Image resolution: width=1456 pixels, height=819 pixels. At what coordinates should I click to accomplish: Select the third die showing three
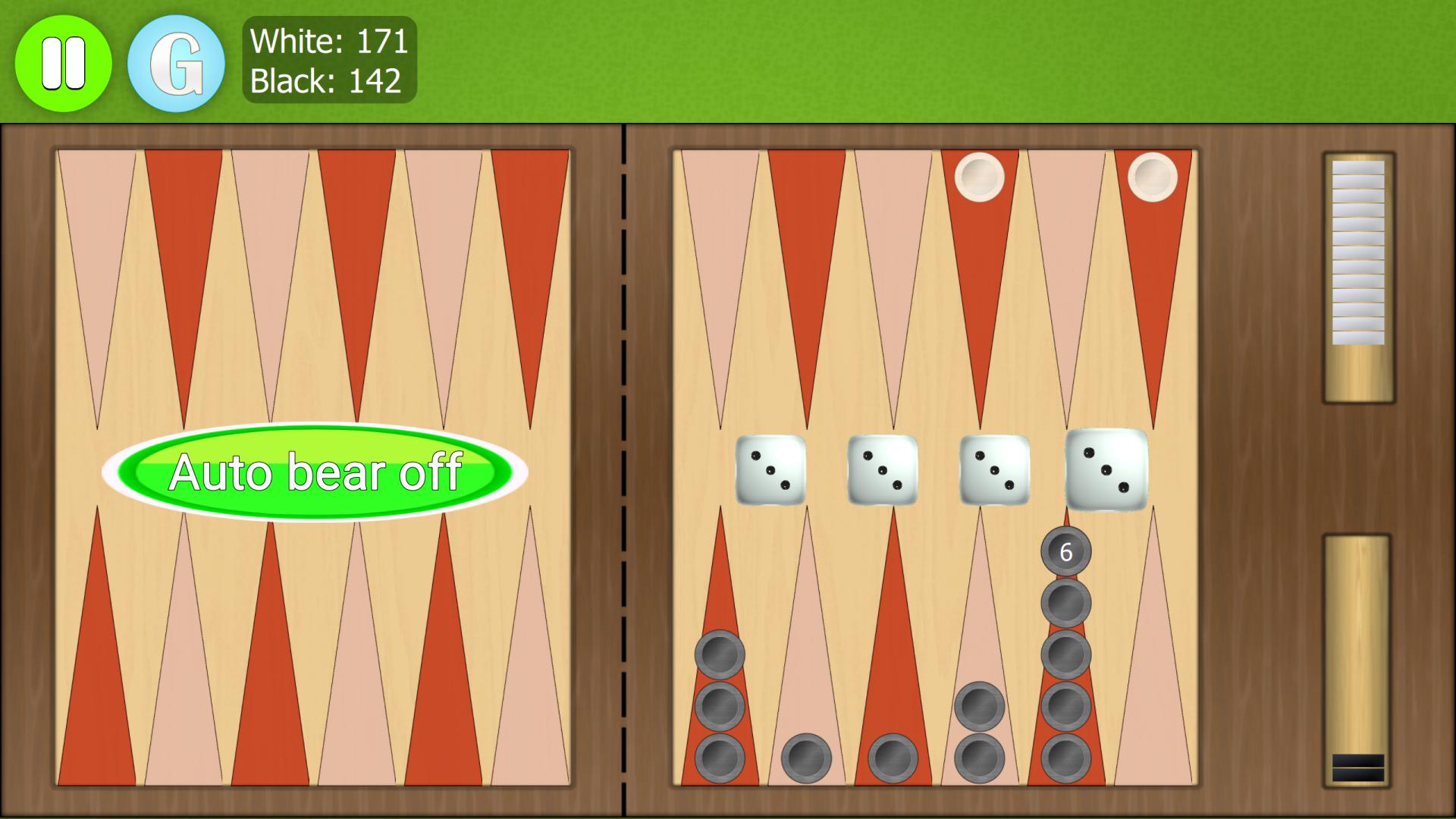[993, 472]
